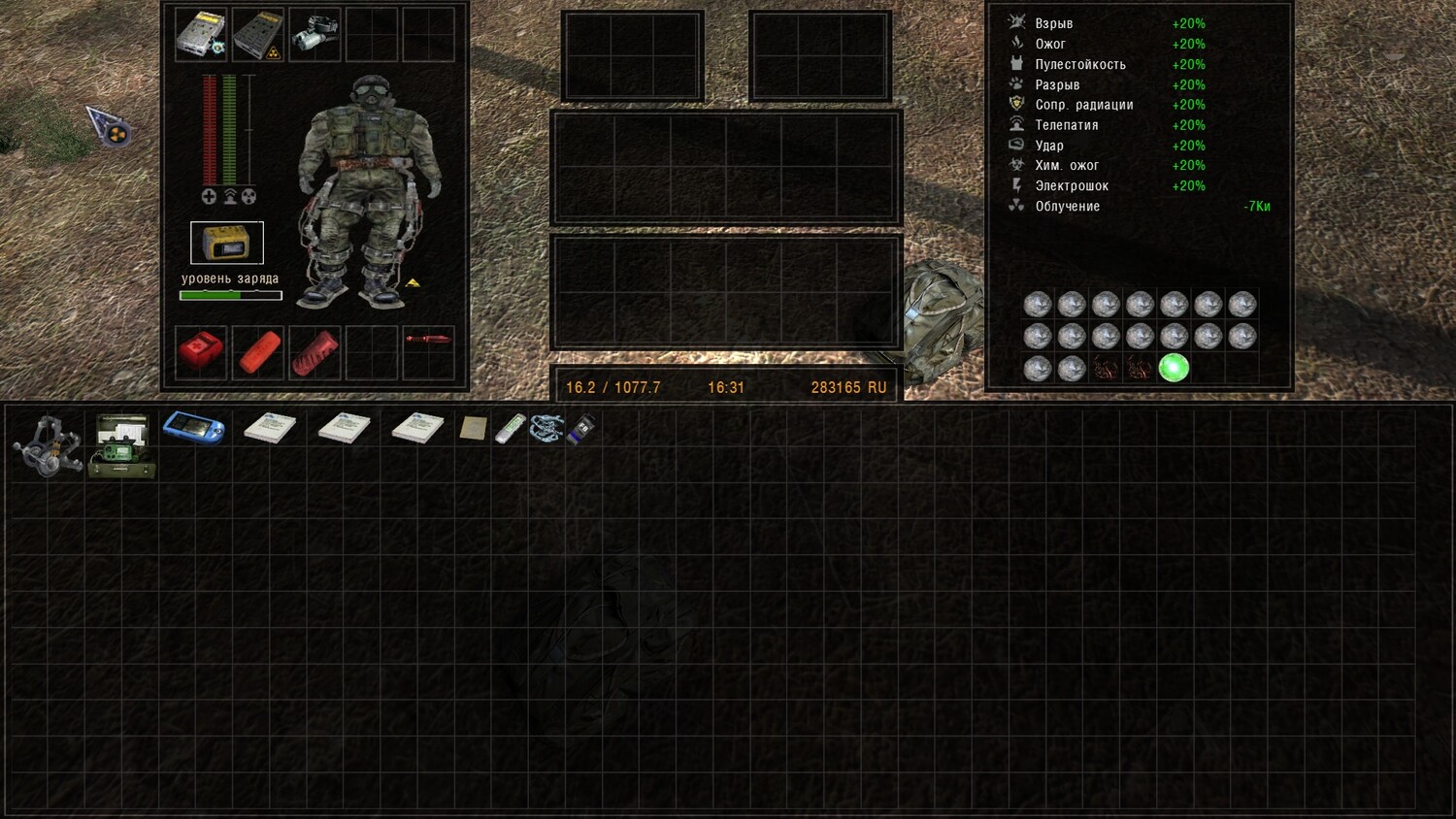This screenshot has width=1456, height=819.
Task: Select the white tube with green label
Action: coord(510,428)
